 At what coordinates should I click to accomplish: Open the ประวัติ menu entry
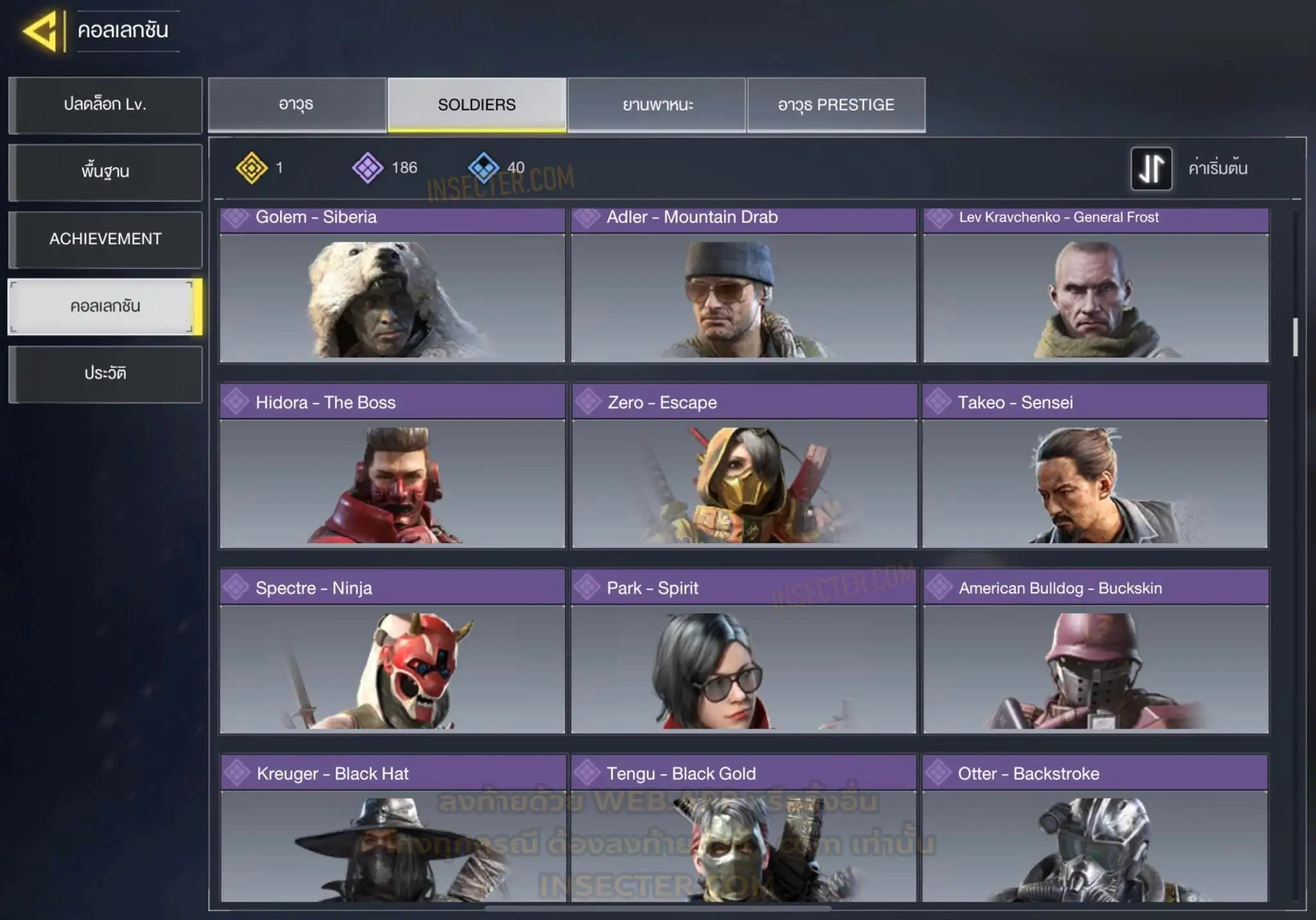(x=105, y=374)
